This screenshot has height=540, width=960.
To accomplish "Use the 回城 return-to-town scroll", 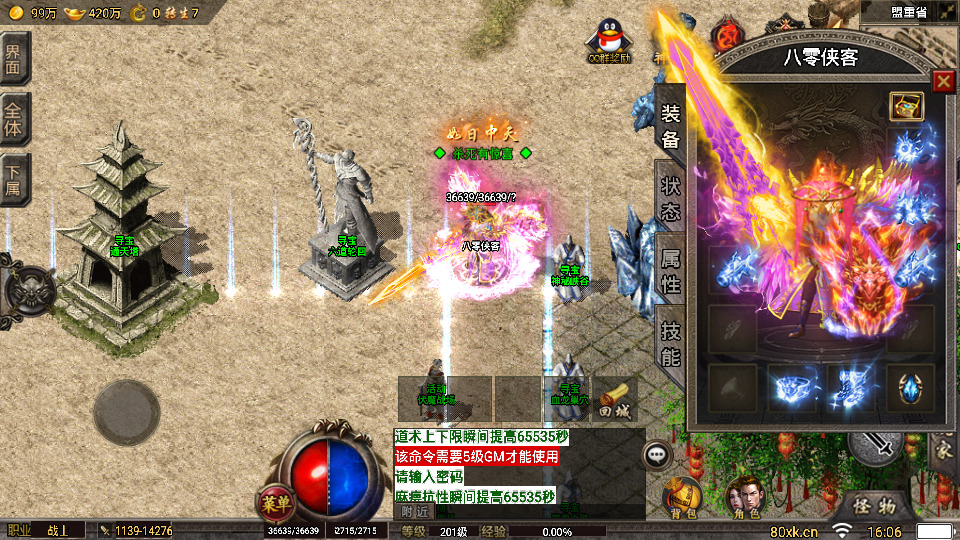I will pos(615,398).
